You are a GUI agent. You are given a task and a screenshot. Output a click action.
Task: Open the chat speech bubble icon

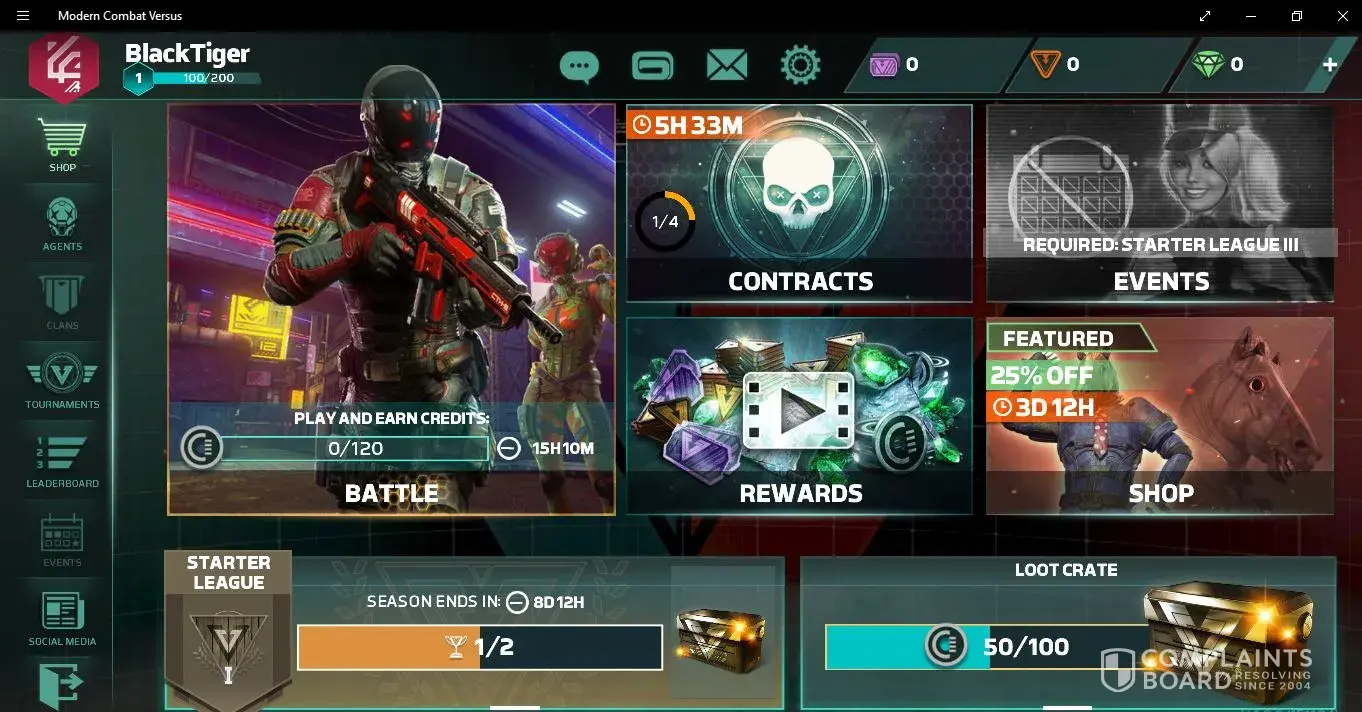(579, 66)
